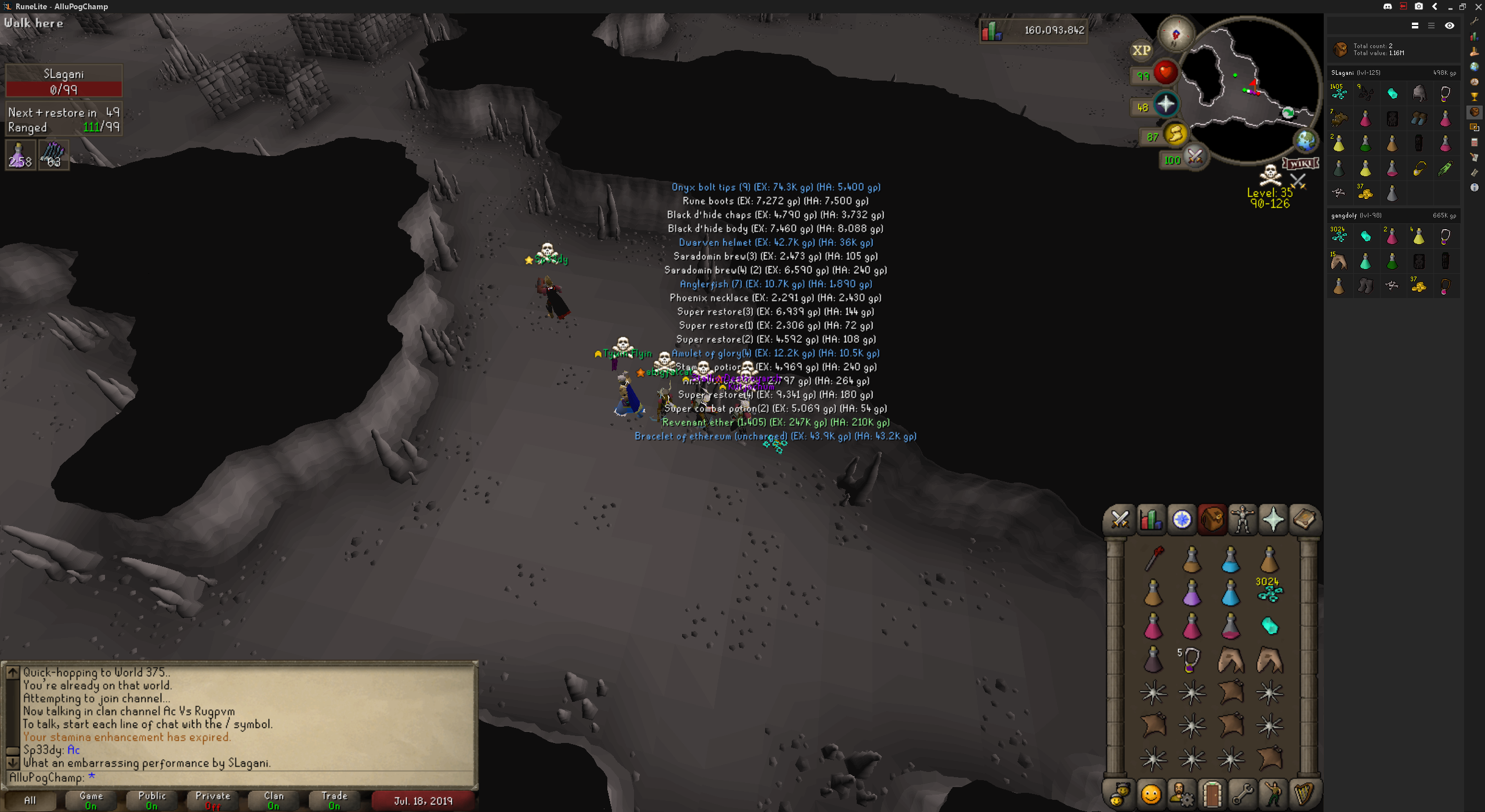
Task: Toggle the XP drops button
Action: [1141, 50]
